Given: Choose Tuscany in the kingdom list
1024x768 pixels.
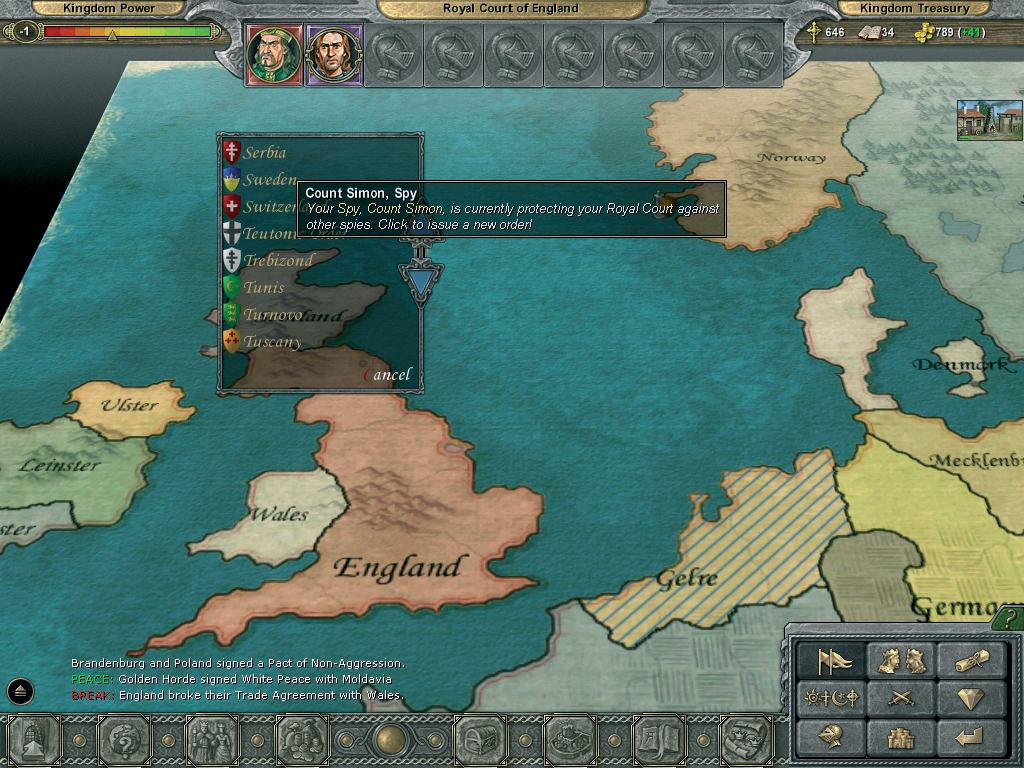Looking at the screenshot, I should tap(272, 342).
